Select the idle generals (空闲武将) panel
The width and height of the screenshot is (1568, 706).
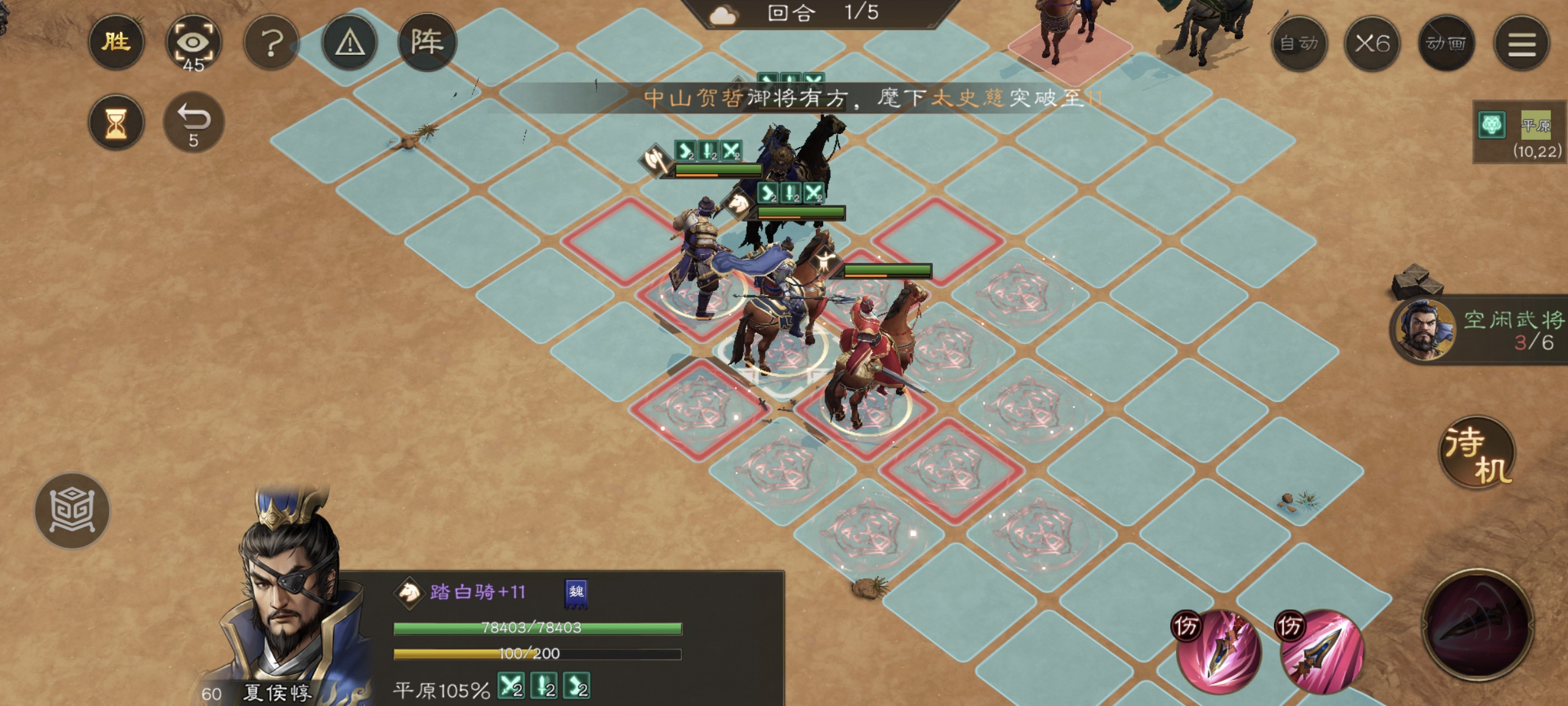tap(1480, 330)
